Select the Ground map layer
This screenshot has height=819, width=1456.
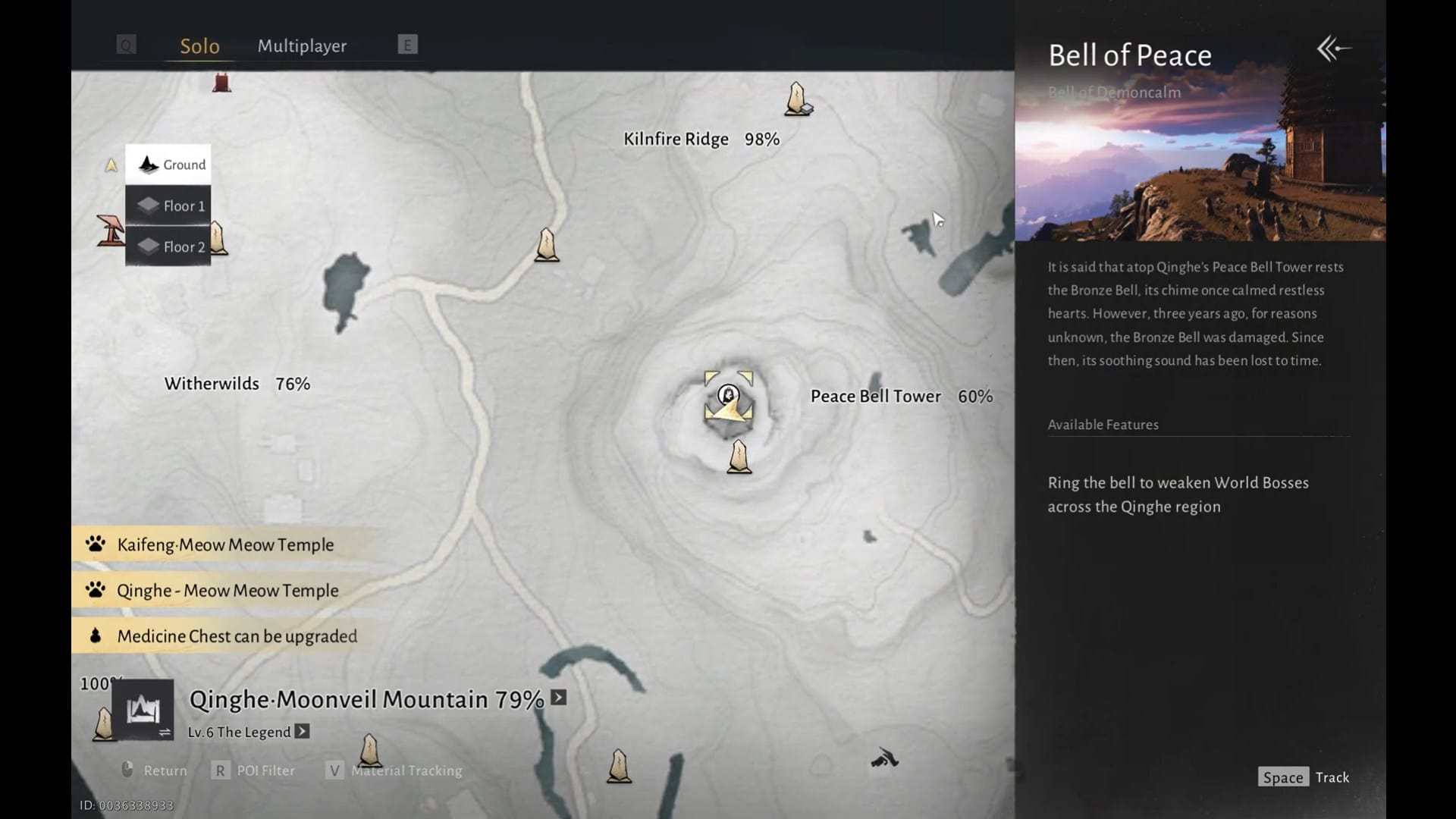coord(168,165)
